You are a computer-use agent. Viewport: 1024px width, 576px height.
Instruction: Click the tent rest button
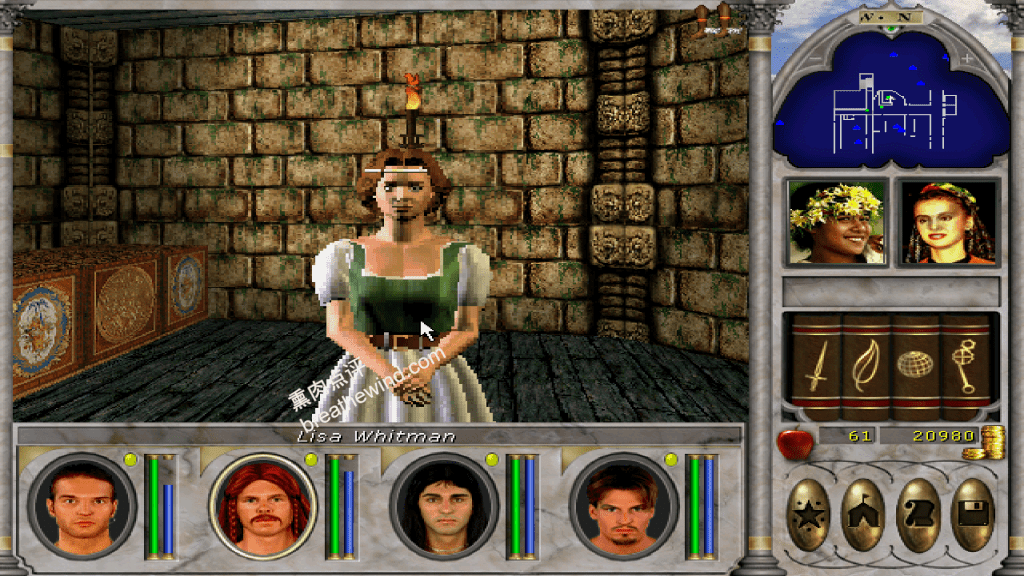864,515
